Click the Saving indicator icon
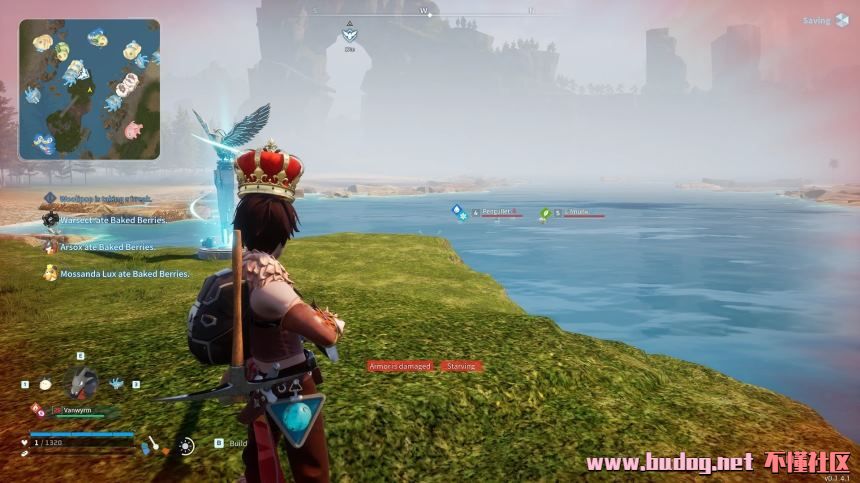Screen dimensions: 860x483 pos(841,21)
